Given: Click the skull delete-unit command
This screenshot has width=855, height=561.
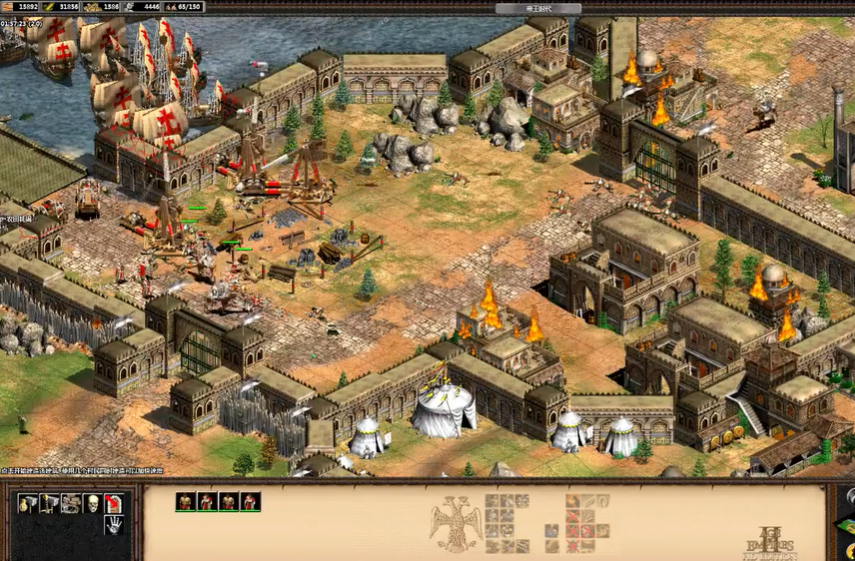Looking at the screenshot, I should click(92, 503).
